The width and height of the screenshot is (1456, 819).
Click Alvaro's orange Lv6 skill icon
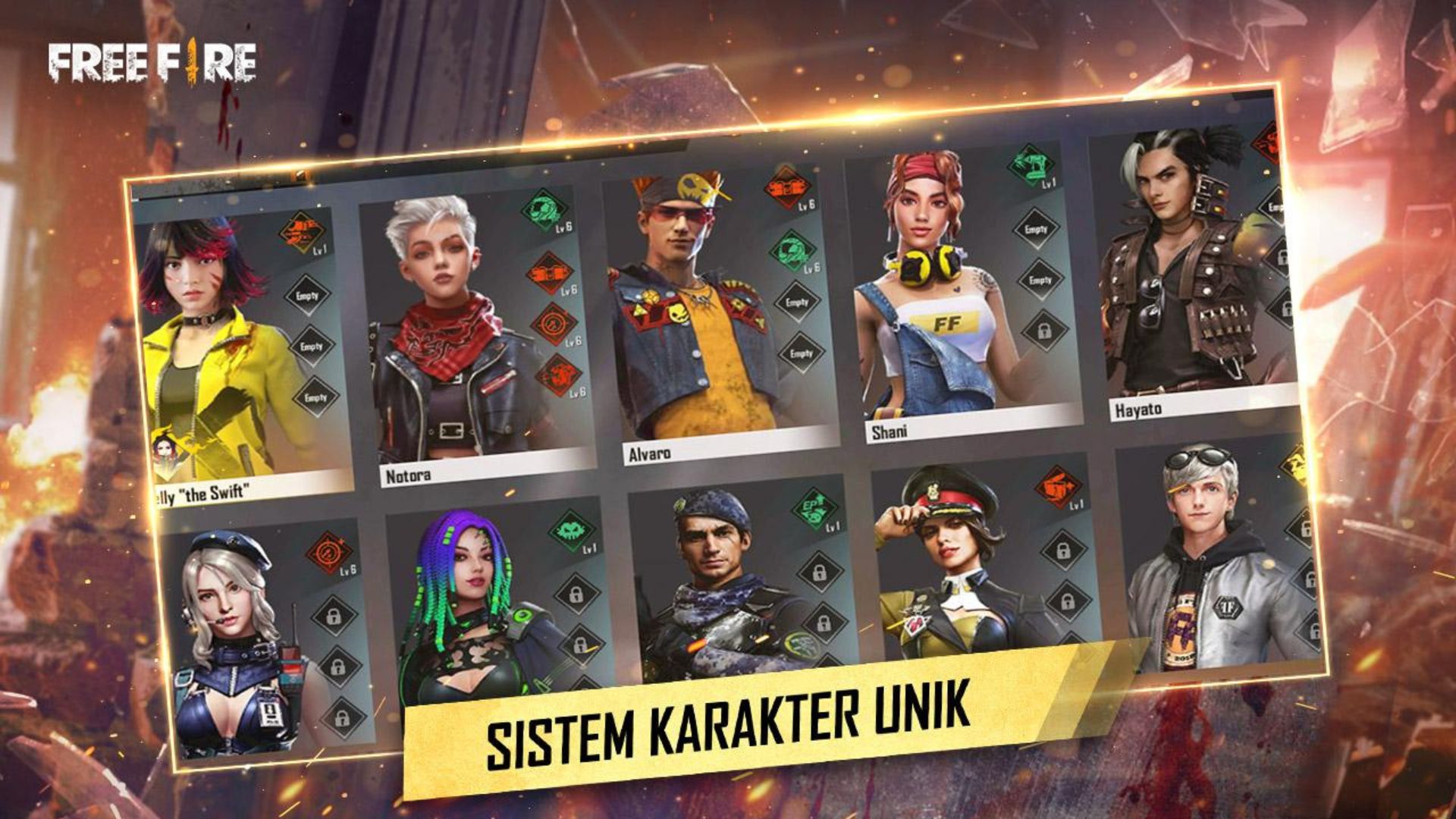pyautogui.click(x=788, y=187)
